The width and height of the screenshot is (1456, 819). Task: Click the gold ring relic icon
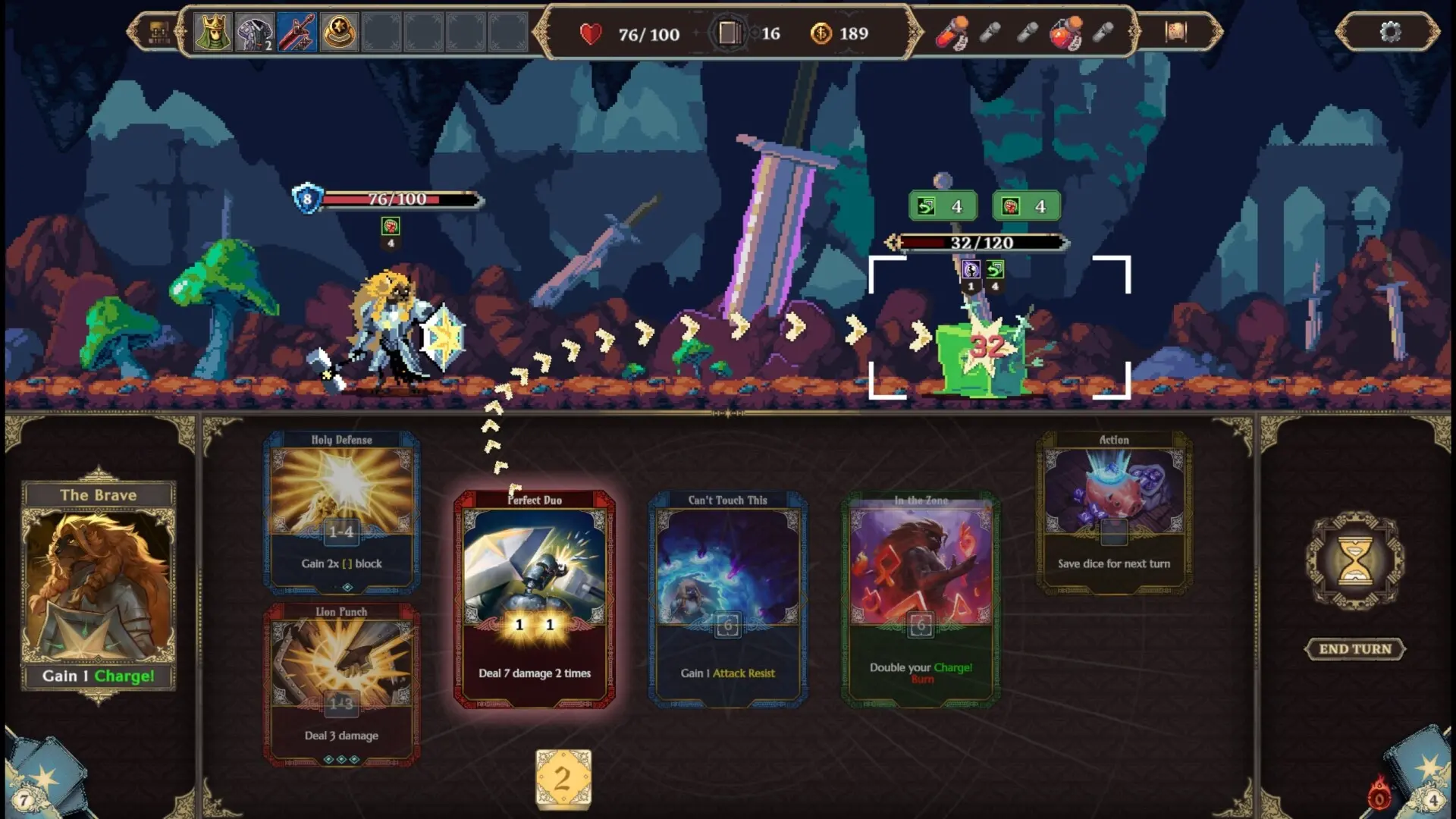(339, 33)
